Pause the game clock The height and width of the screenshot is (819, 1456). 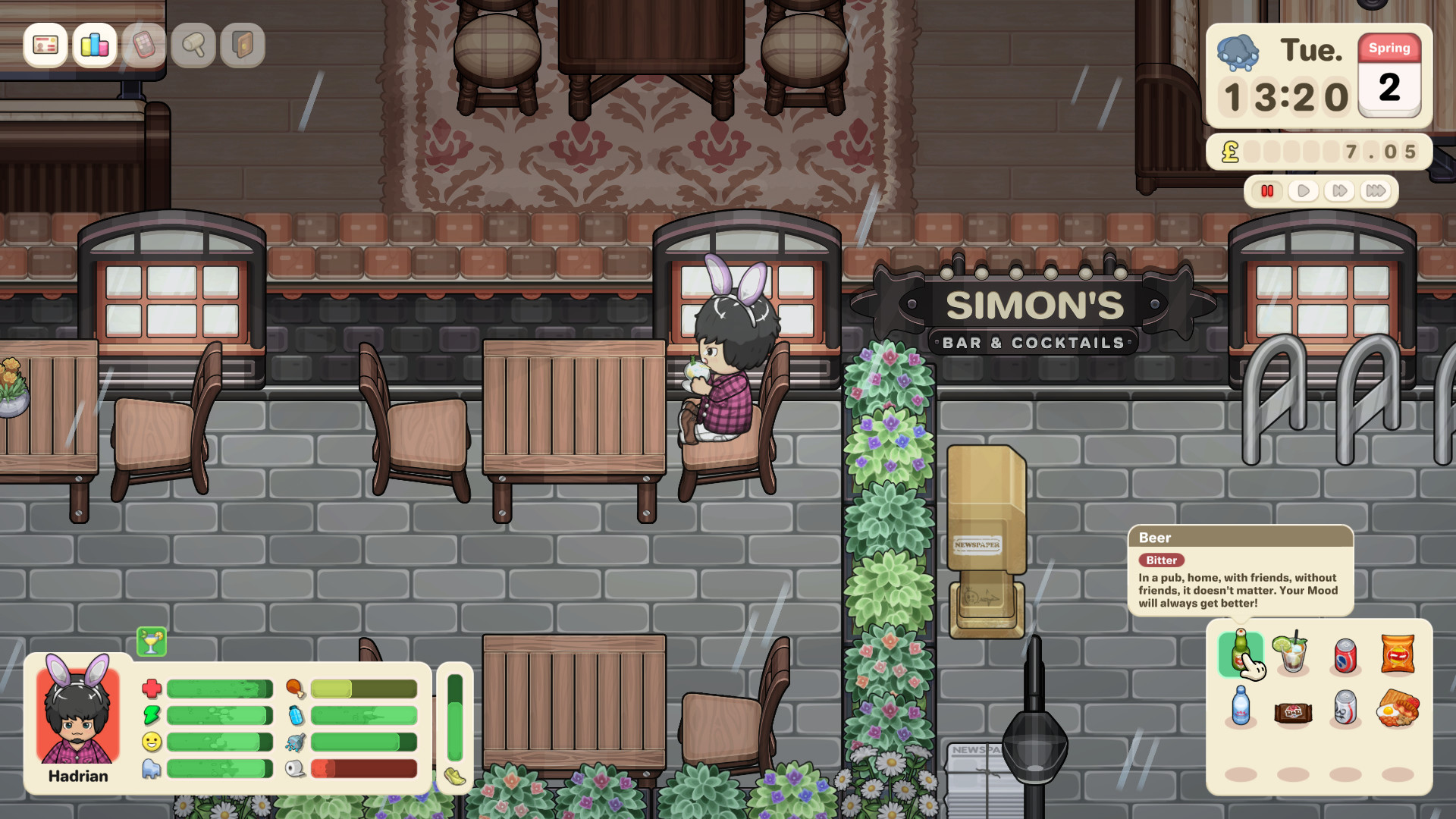[x=1268, y=191]
